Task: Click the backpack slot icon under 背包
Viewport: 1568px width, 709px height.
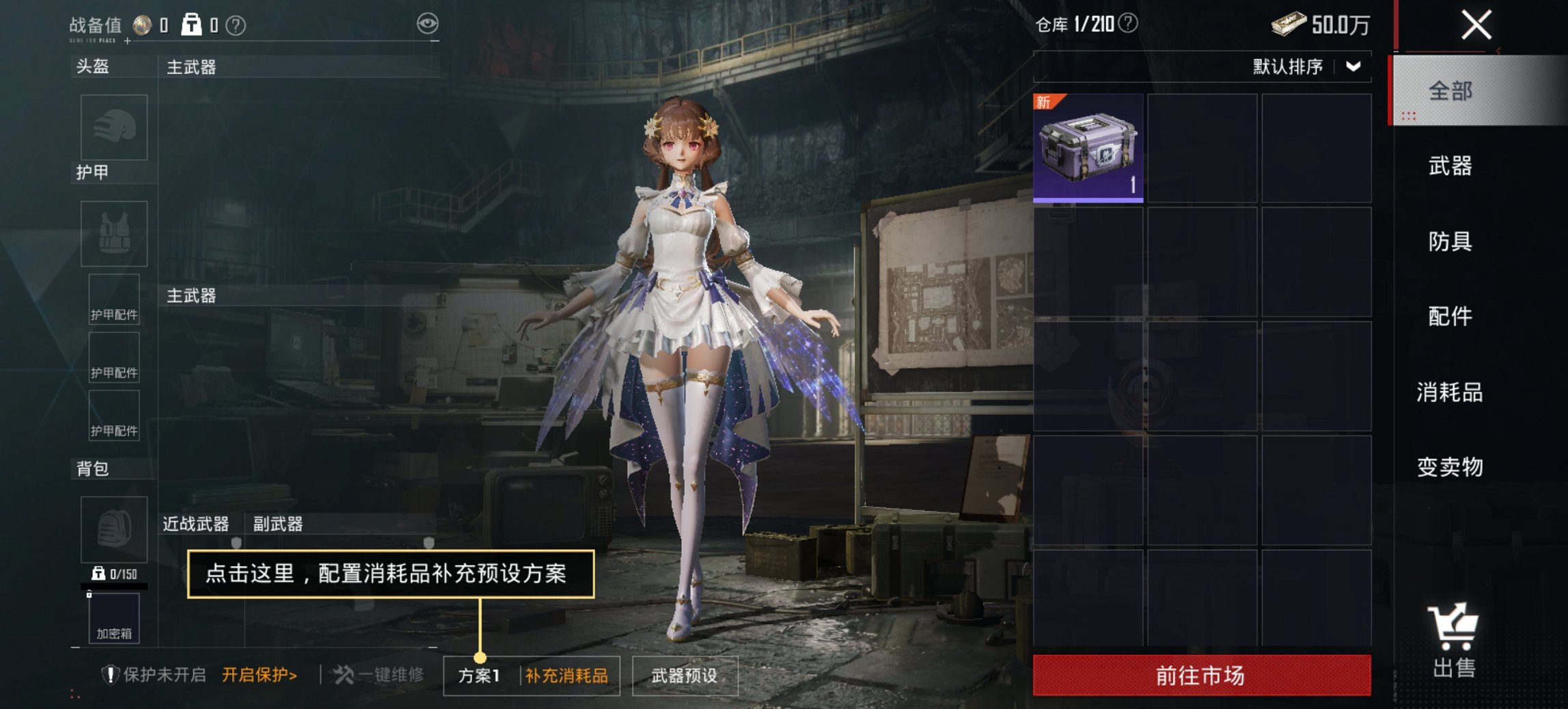Action: click(x=114, y=530)
